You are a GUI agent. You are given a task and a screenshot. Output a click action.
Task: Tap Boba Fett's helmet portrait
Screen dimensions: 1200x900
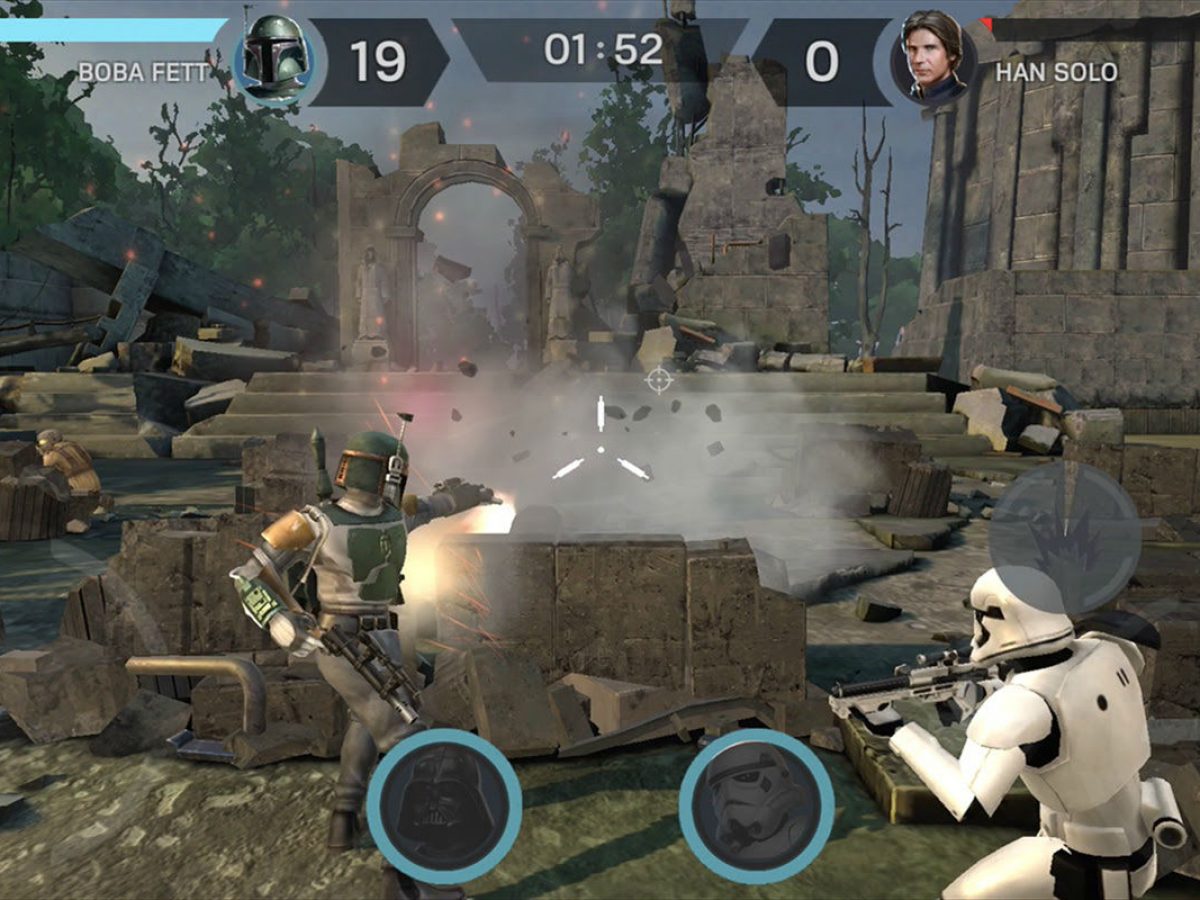pyautogui.click(x=273, y=60)
